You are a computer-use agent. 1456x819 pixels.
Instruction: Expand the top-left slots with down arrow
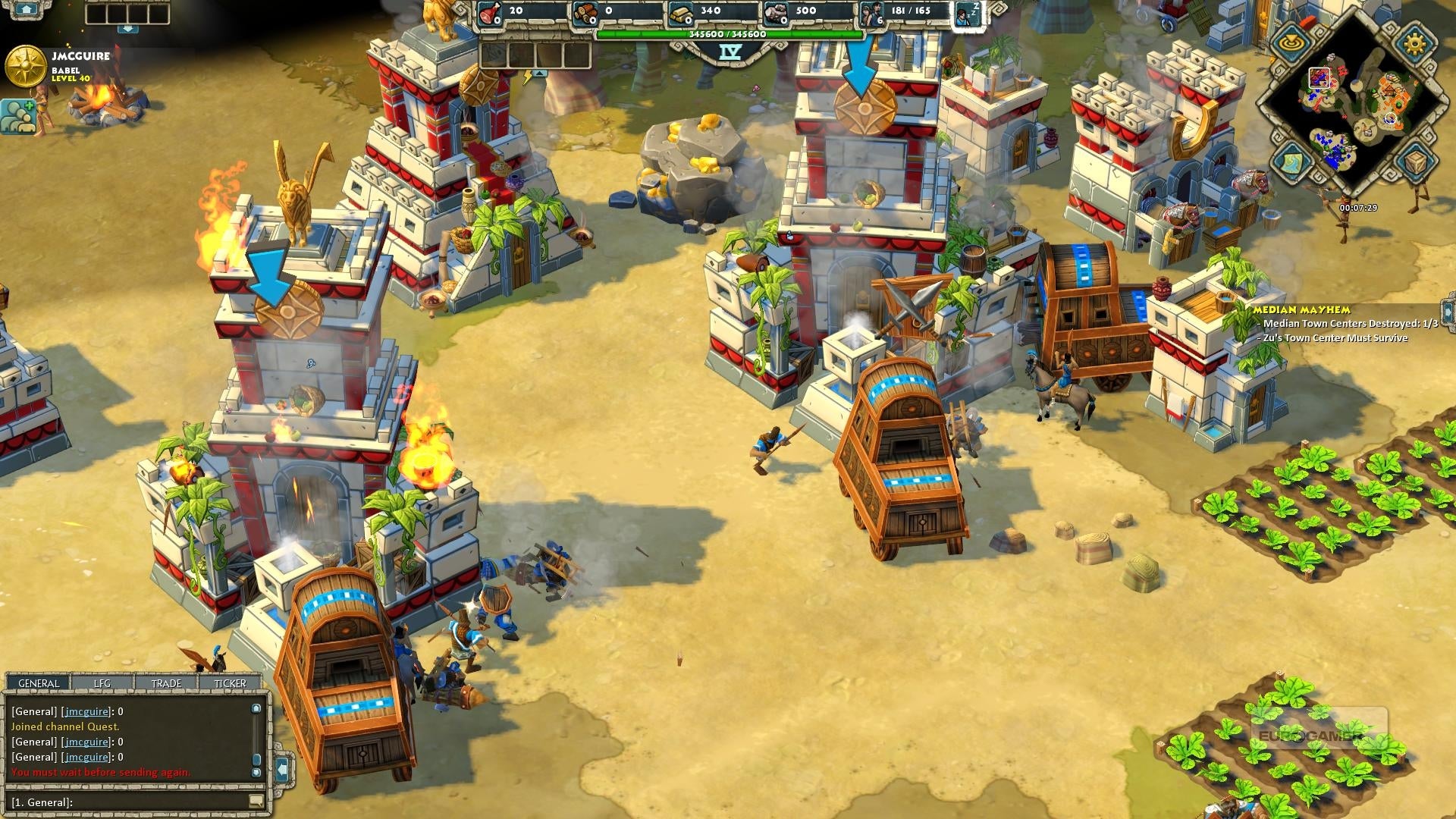(x=128, y=29)
